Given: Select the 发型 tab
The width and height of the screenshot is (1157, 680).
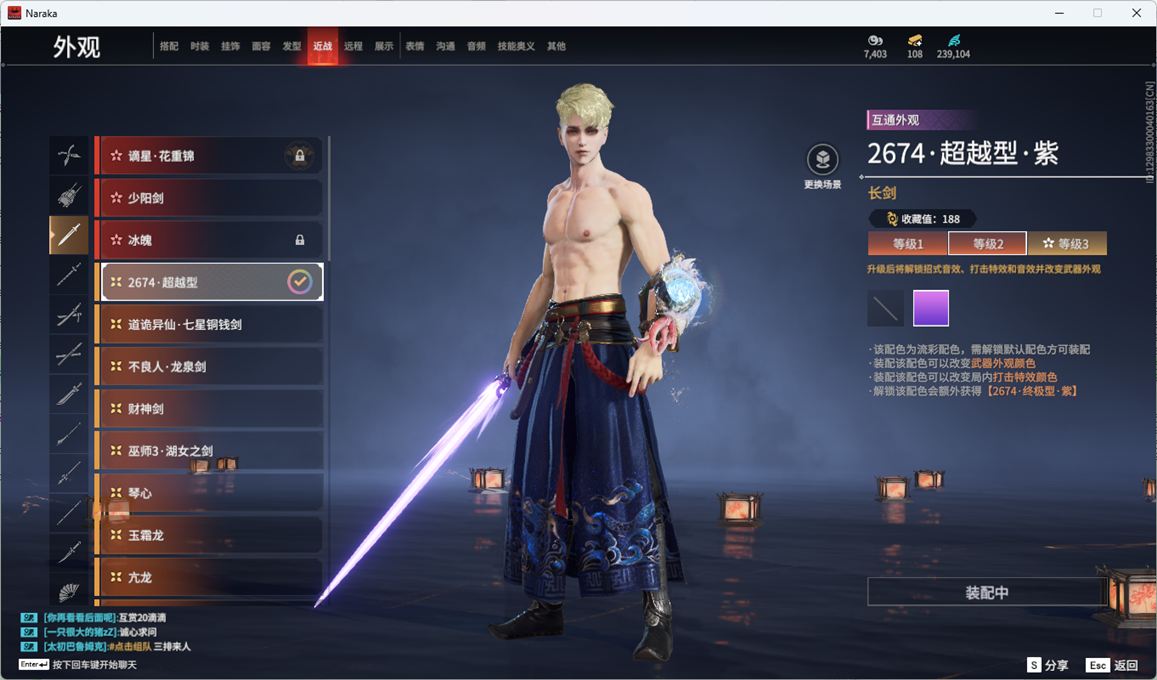Looking at the screenshot, I should coord(292,46).
